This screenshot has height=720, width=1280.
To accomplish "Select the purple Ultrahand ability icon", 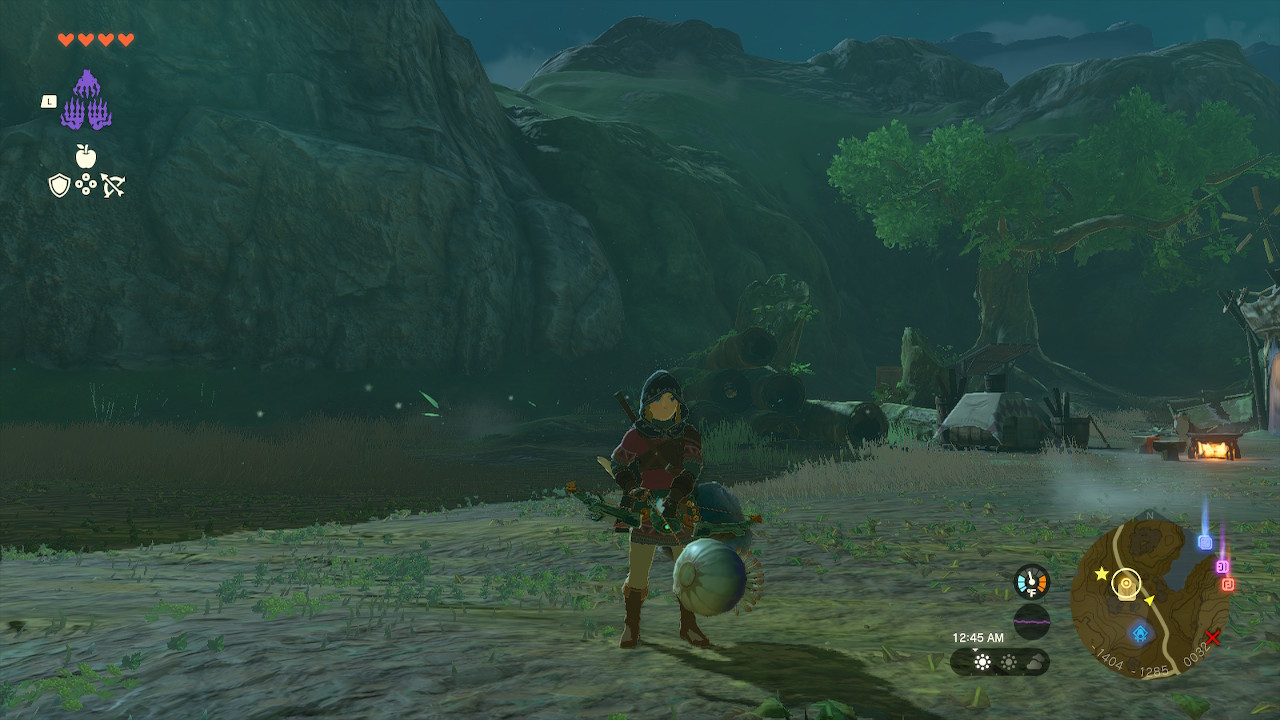I will [88, 100].
